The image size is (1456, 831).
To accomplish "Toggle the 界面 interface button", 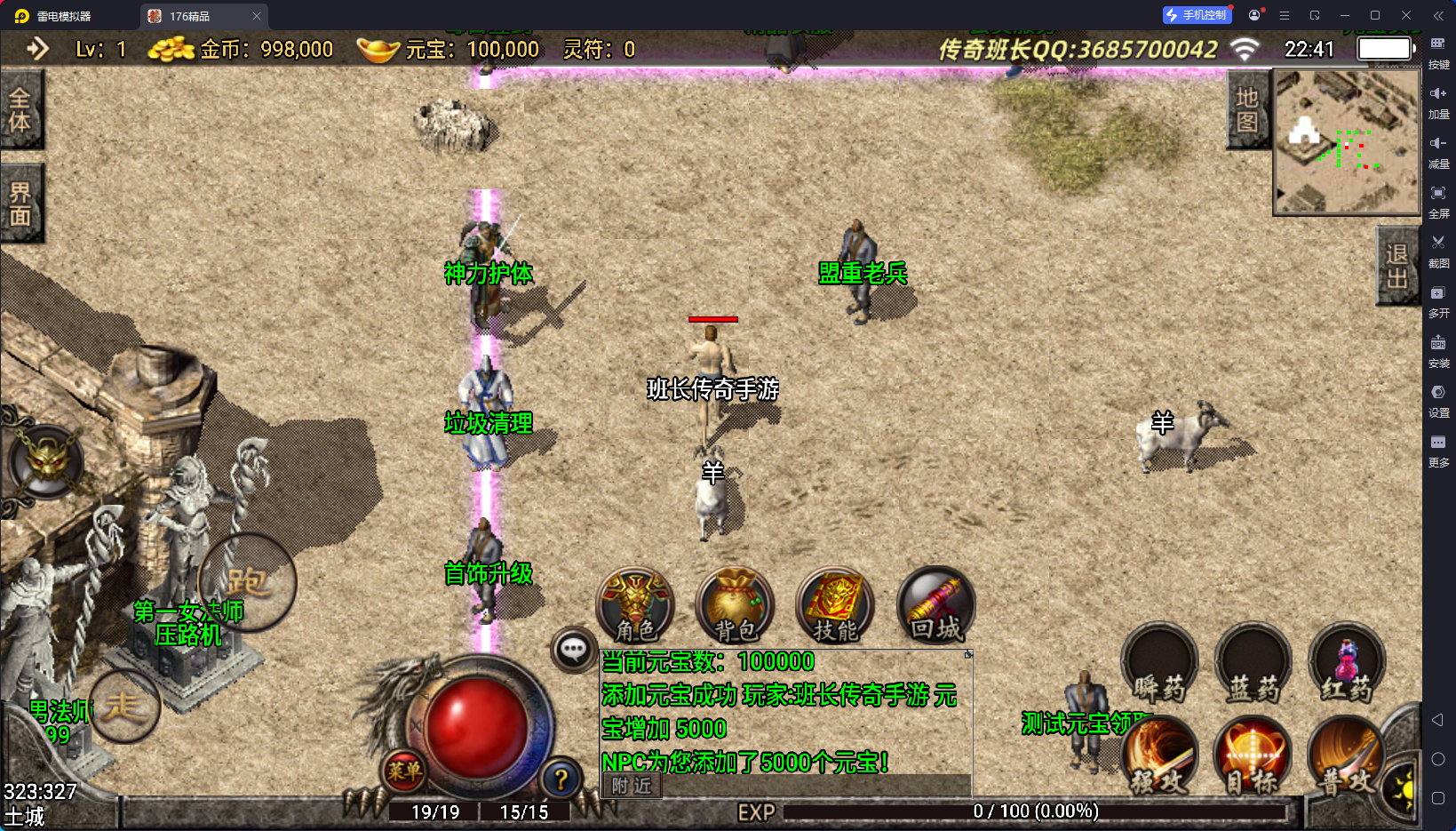I will 20,204.
